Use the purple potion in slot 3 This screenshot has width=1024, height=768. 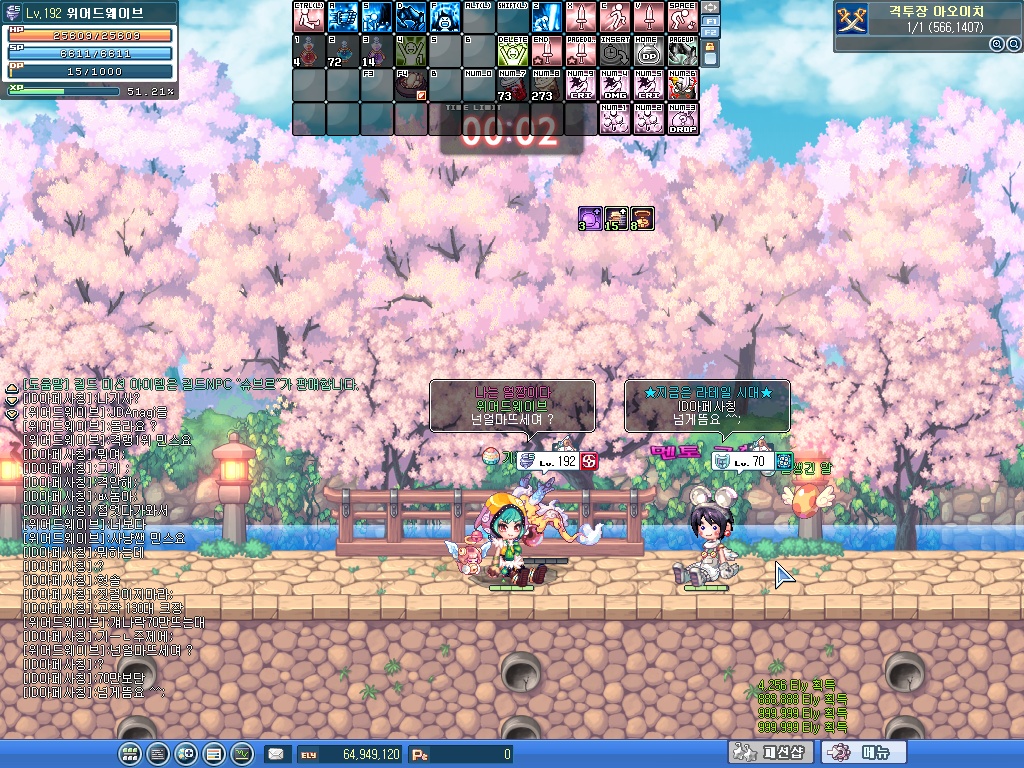pos(377,51)
